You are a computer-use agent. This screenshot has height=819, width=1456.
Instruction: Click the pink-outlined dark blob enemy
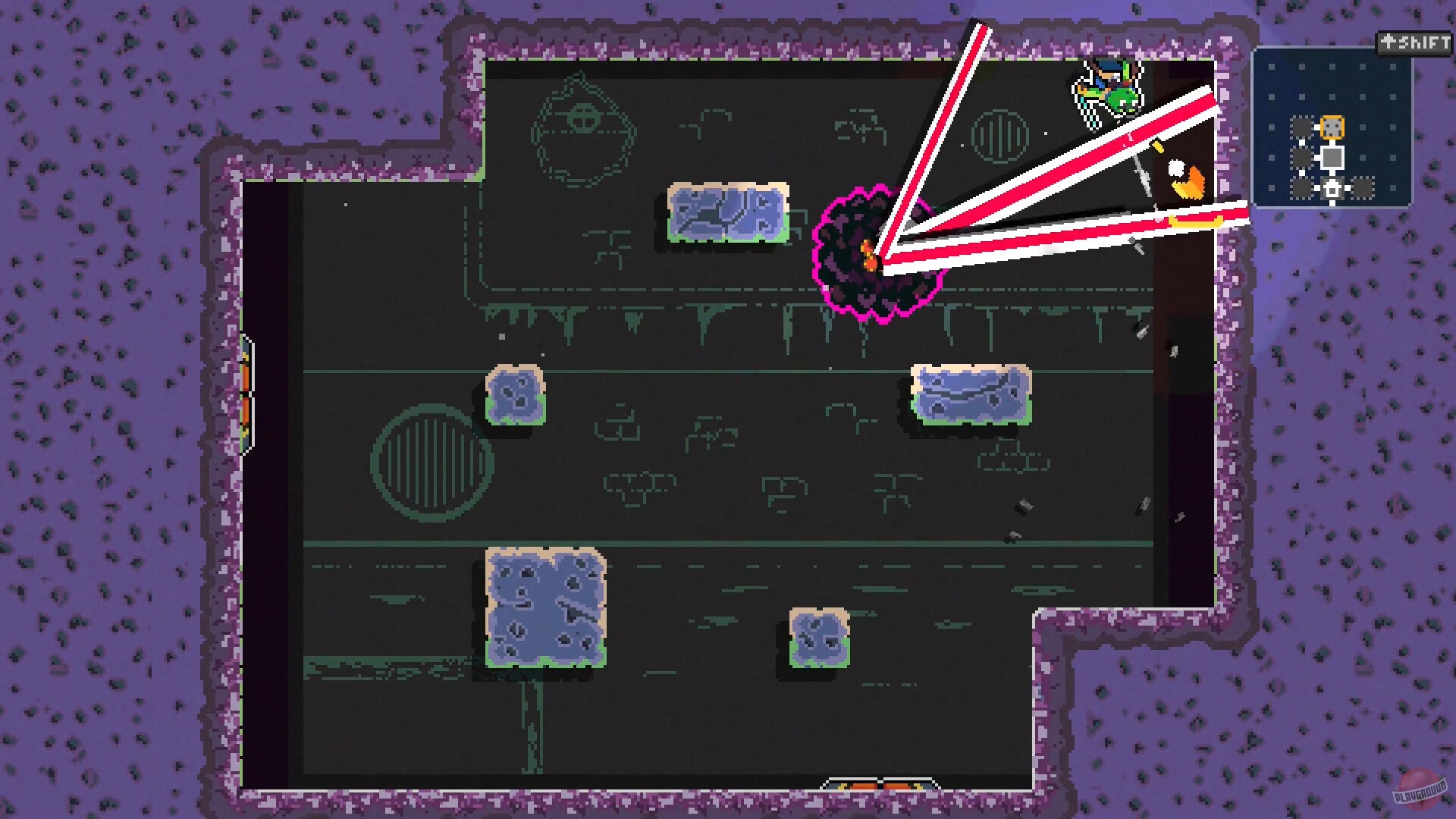click(x=876, y=254)
